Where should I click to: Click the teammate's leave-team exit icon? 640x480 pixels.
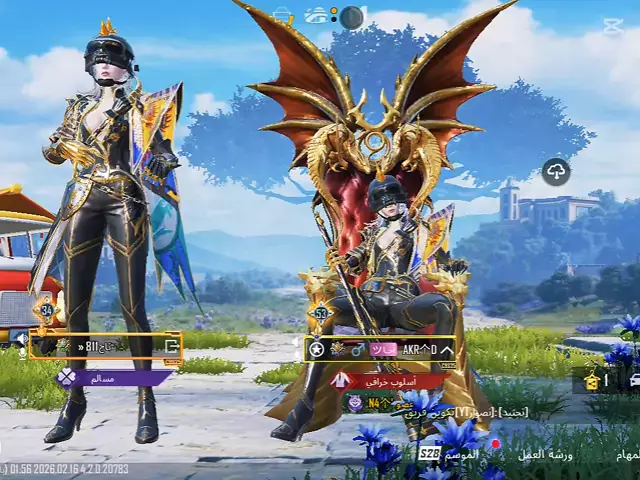coord(171,345)
